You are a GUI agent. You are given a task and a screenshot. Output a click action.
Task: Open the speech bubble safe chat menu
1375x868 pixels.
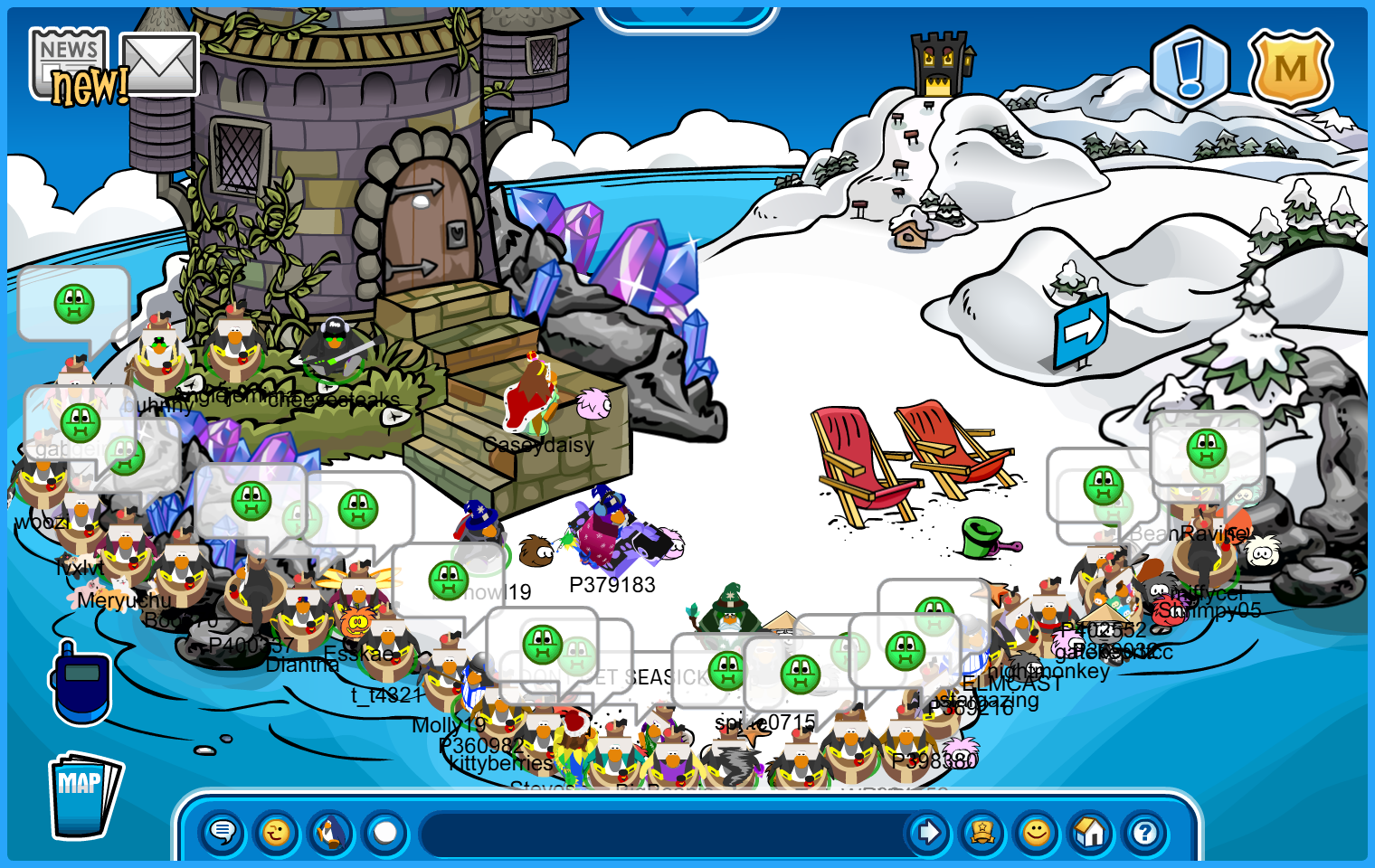point(223,832)
